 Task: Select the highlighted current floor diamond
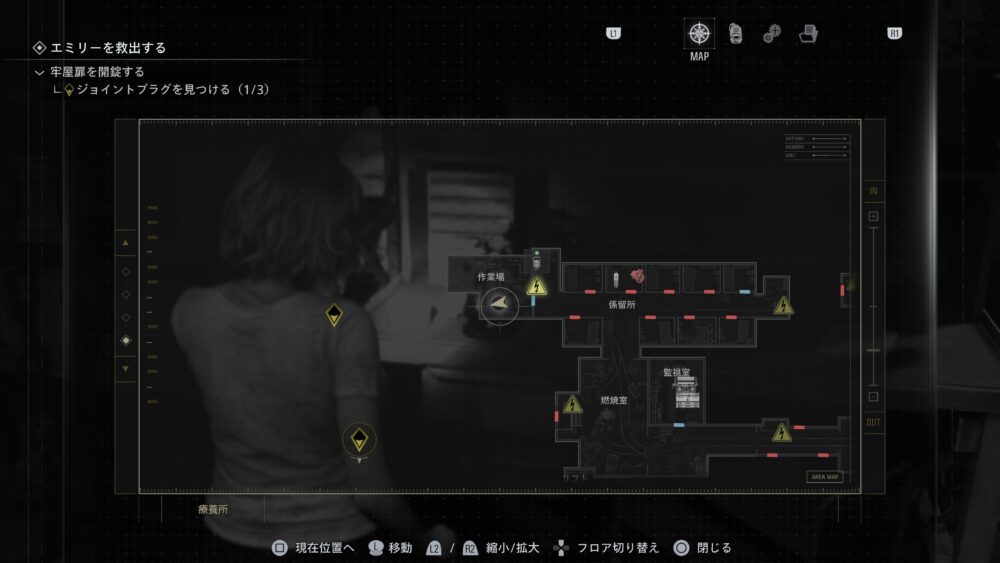[x=125, y=341]
